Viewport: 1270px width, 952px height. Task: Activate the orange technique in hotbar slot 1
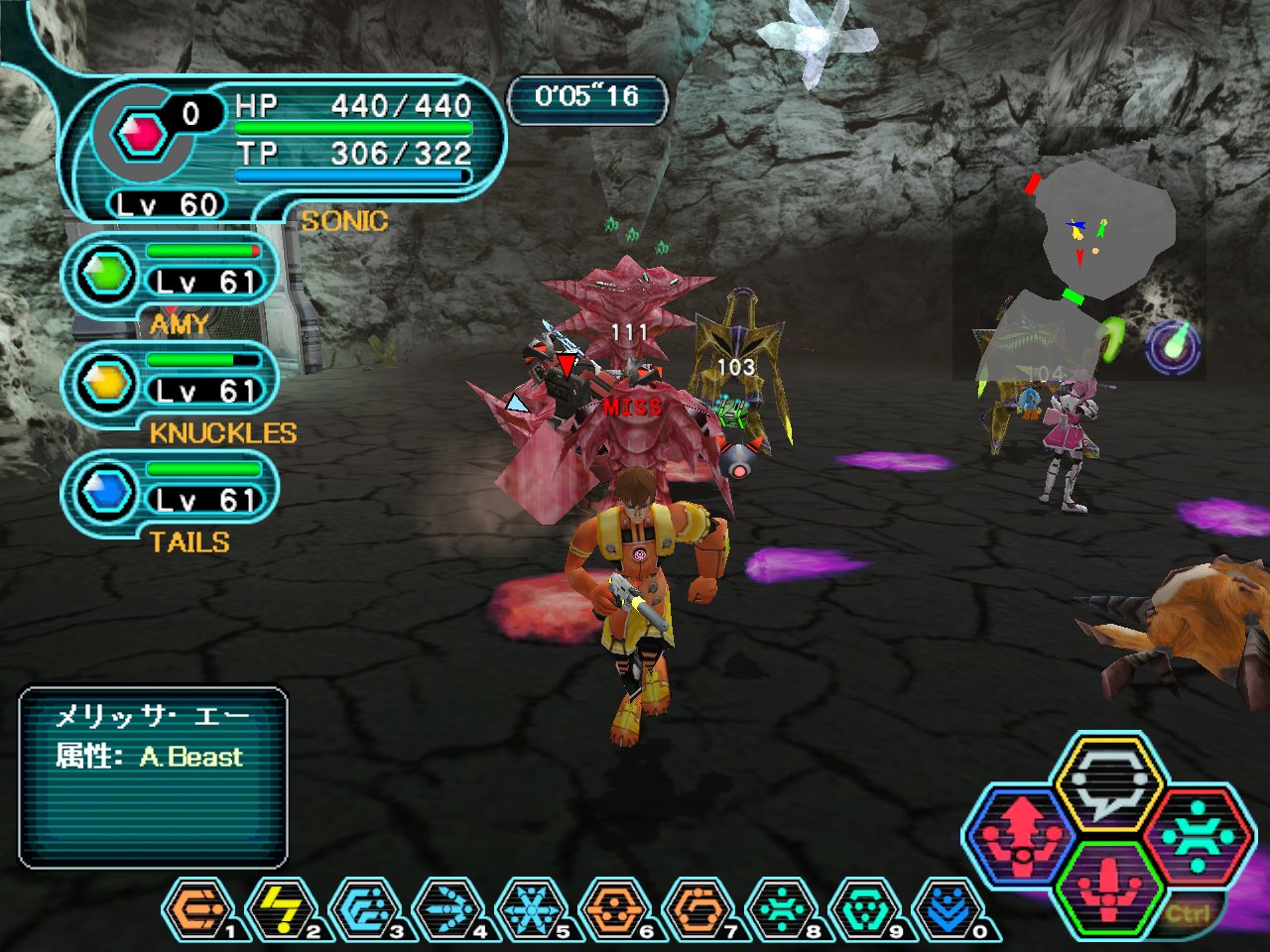click(198, 908)
